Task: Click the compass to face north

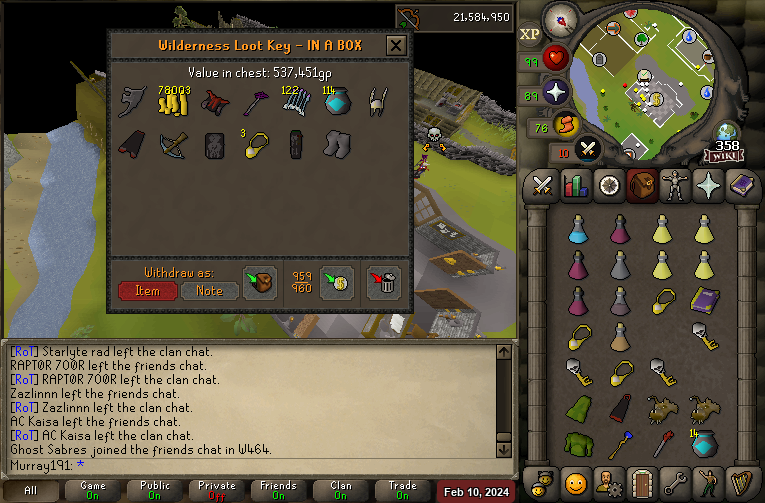Action: click(558, 19)
